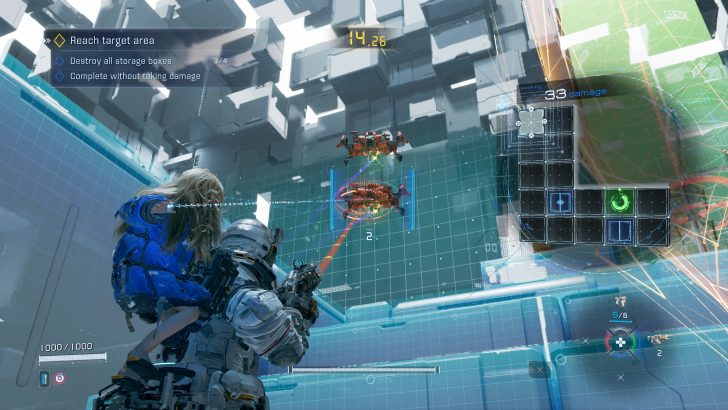Select the "Reach target area" objective
This screenshot has width=728, height=410.
[x=110, y=40]
